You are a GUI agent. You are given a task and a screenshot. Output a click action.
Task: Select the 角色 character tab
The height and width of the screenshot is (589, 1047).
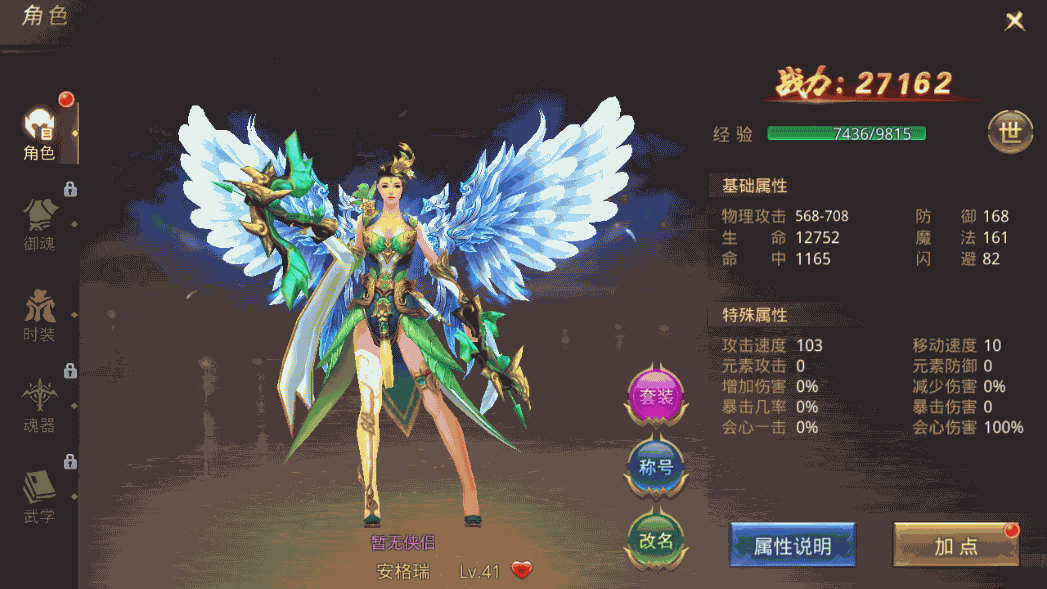[x=40, y=134]
